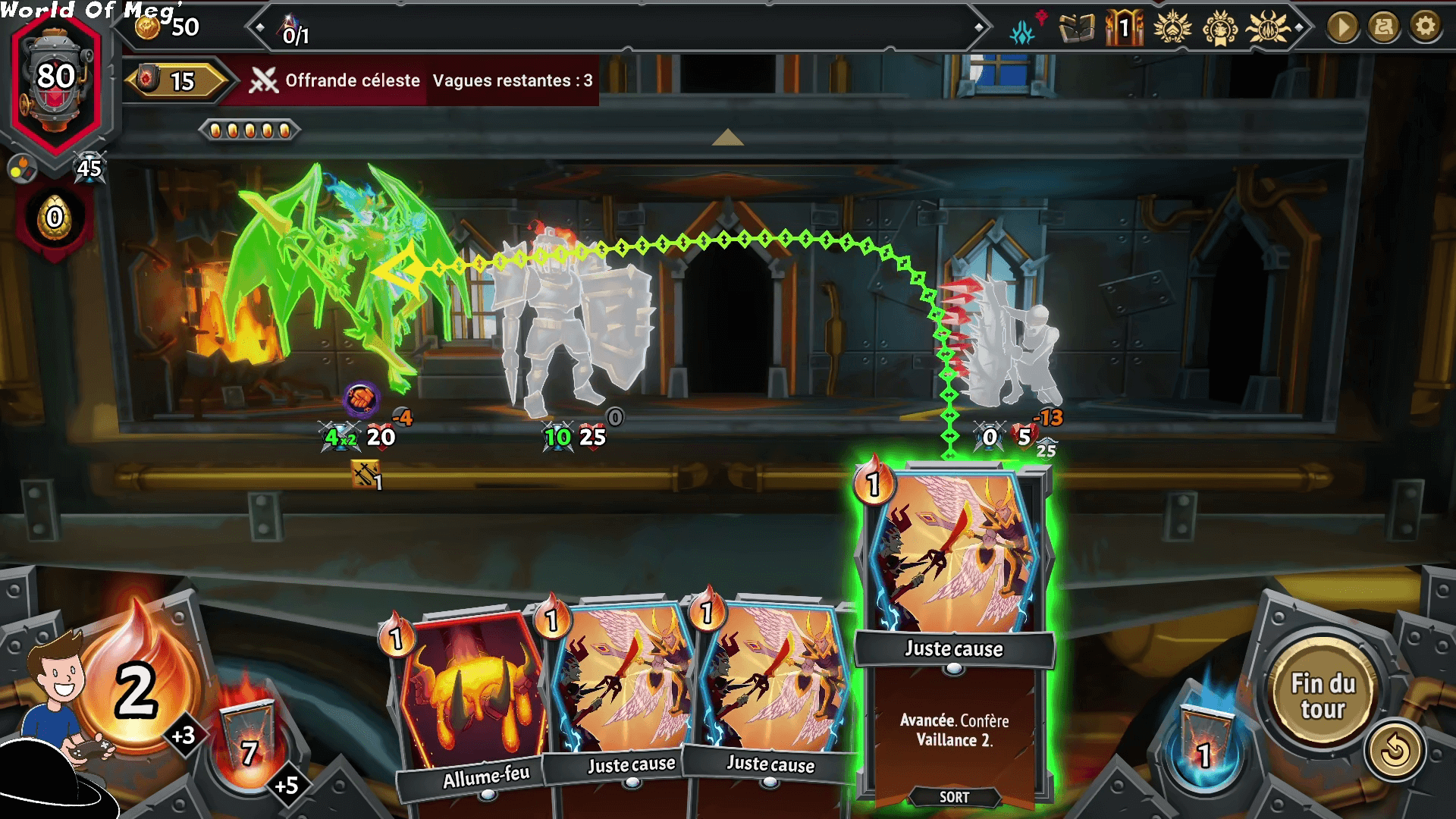The width and height of the screenshot is (1456, 819).
Task: Inspect the cyan clan emblem icon
Action: click(1023, 30)
